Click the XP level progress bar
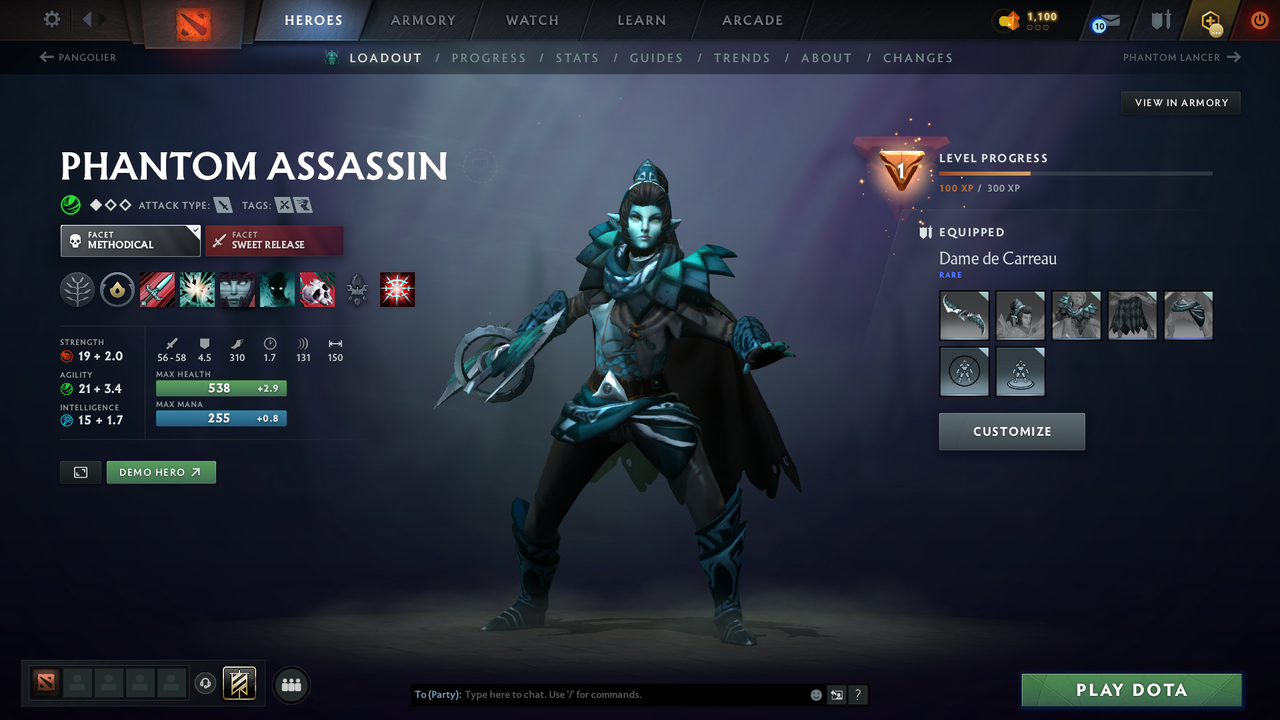 point(1075,173)
